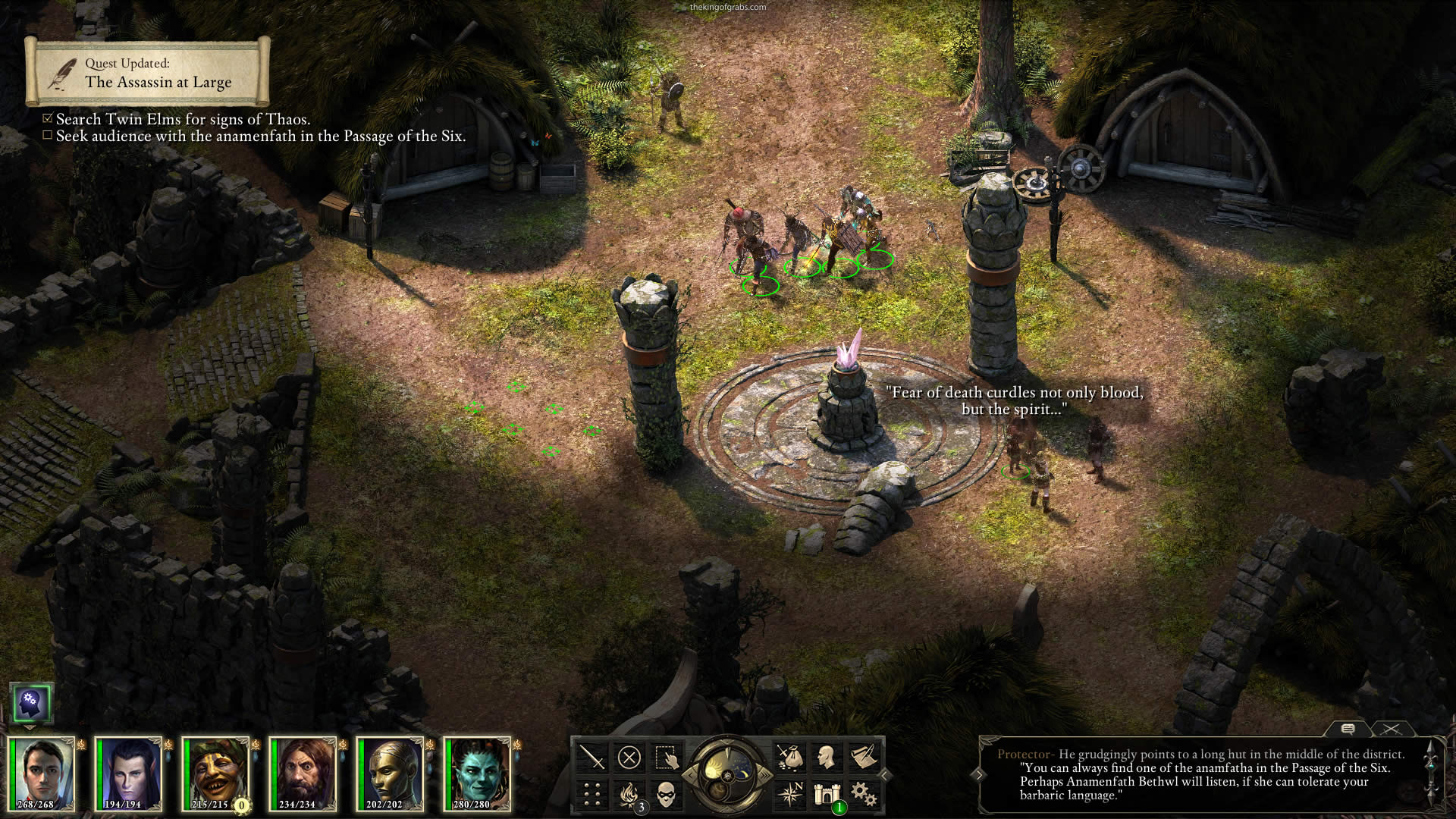The height and width of the screenshot is (819, 1456).
Task: Open the options gears icon
Action: (x=864, y=794)
